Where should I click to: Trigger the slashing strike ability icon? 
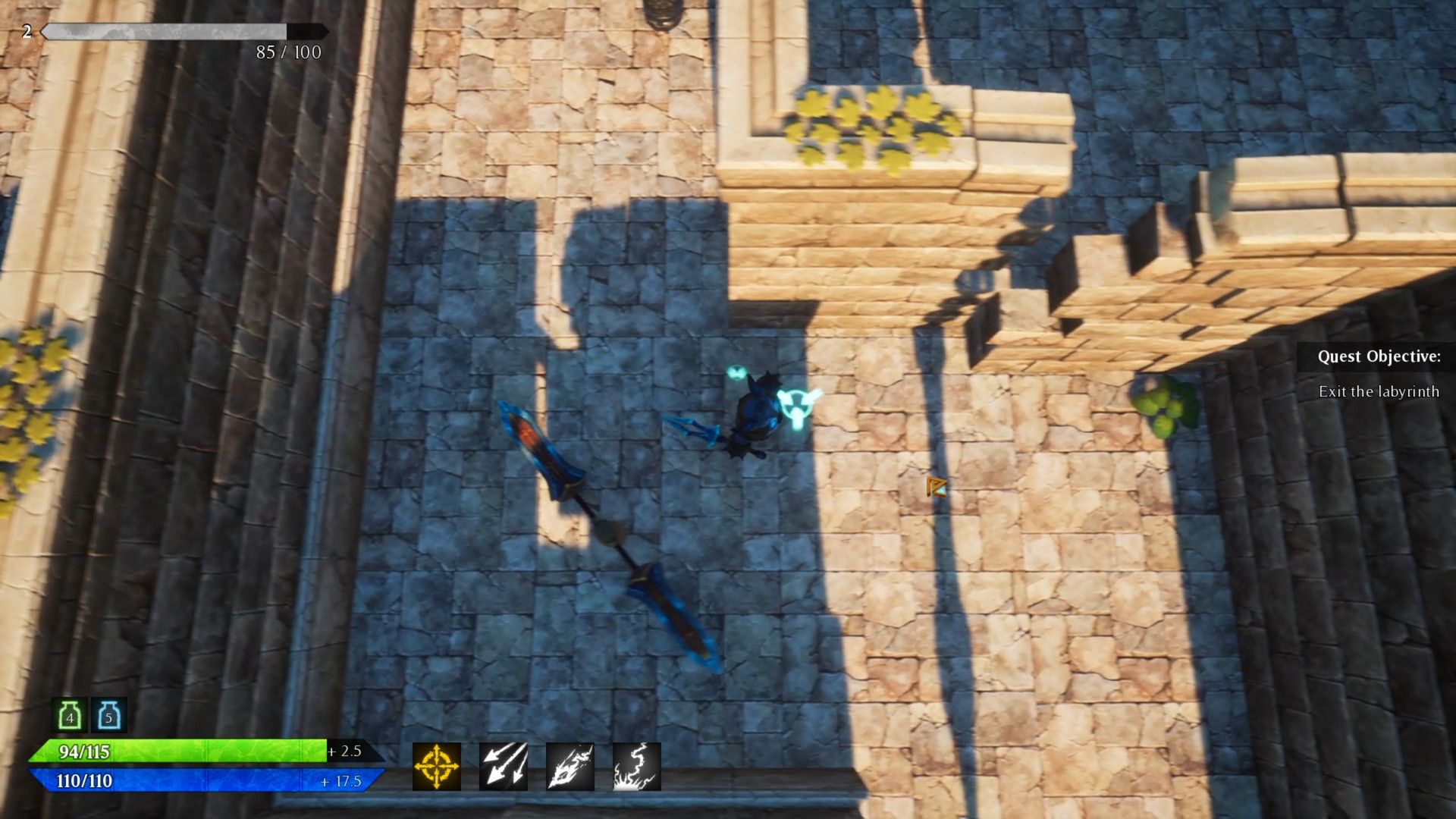point(569,766)
